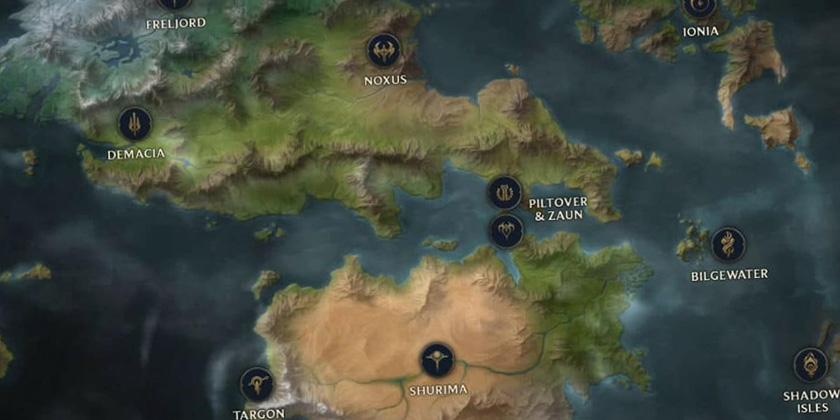Screen dimensions: 840x420
Task: Choose the Freljord region marker
Action: pos(174,4)
